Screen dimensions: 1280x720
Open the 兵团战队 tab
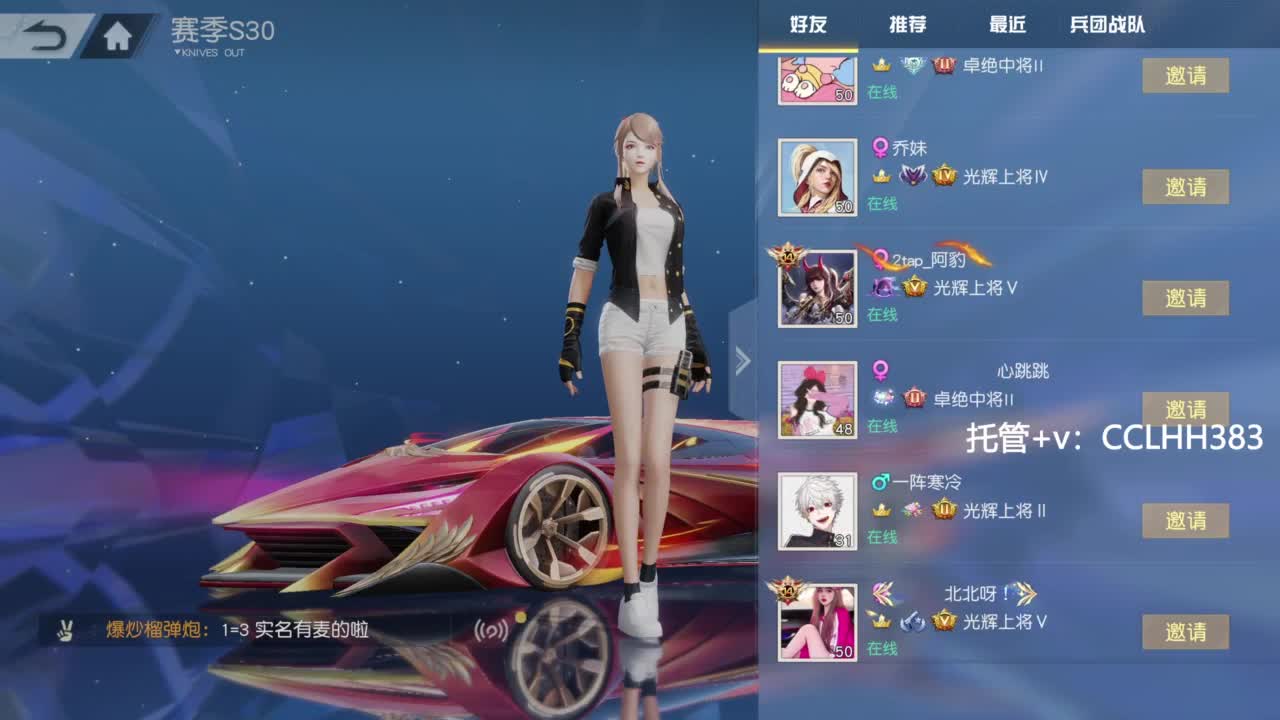(1108, 25)
